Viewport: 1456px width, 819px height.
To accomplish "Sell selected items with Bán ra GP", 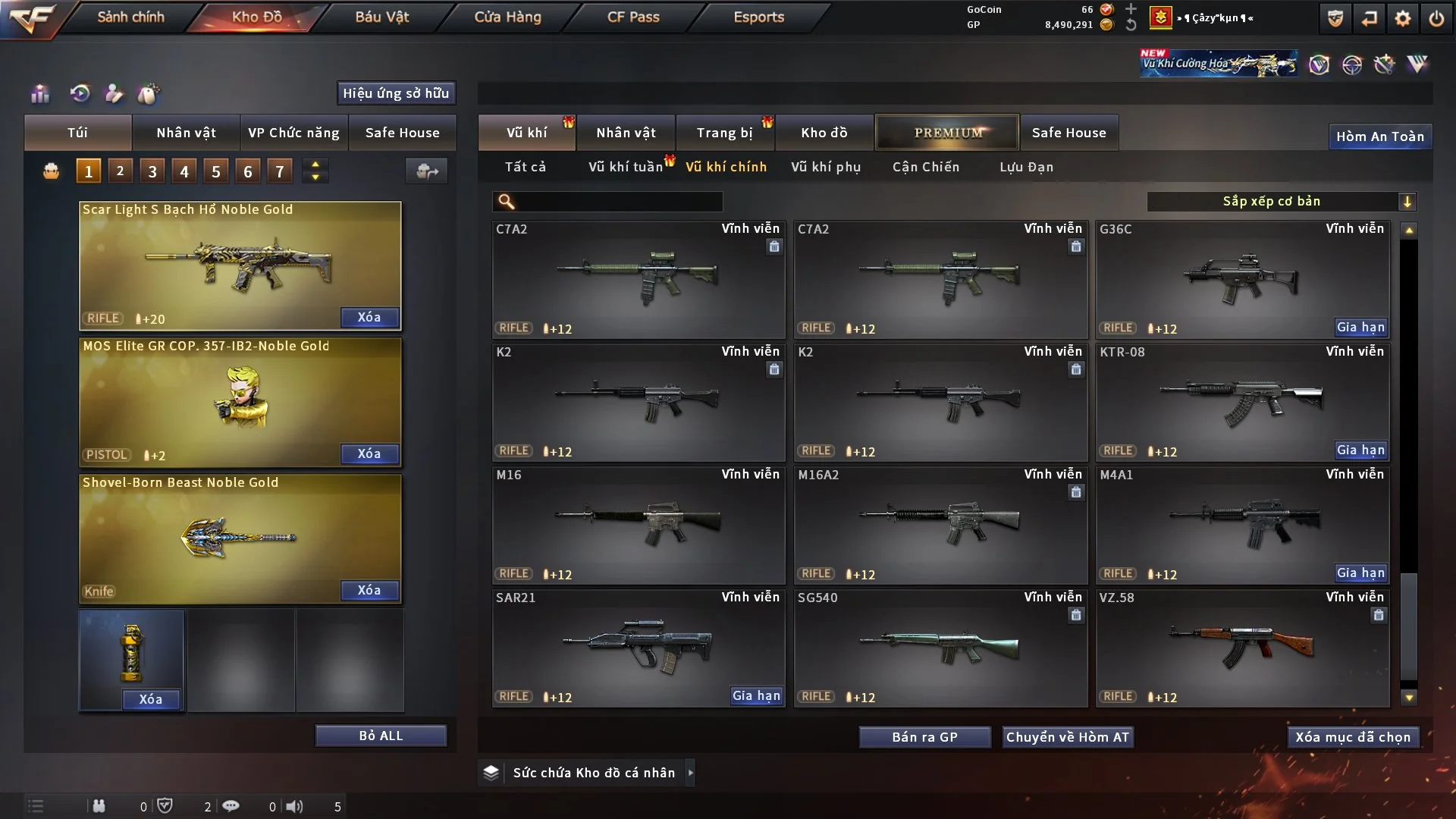I will coord(924,737).
